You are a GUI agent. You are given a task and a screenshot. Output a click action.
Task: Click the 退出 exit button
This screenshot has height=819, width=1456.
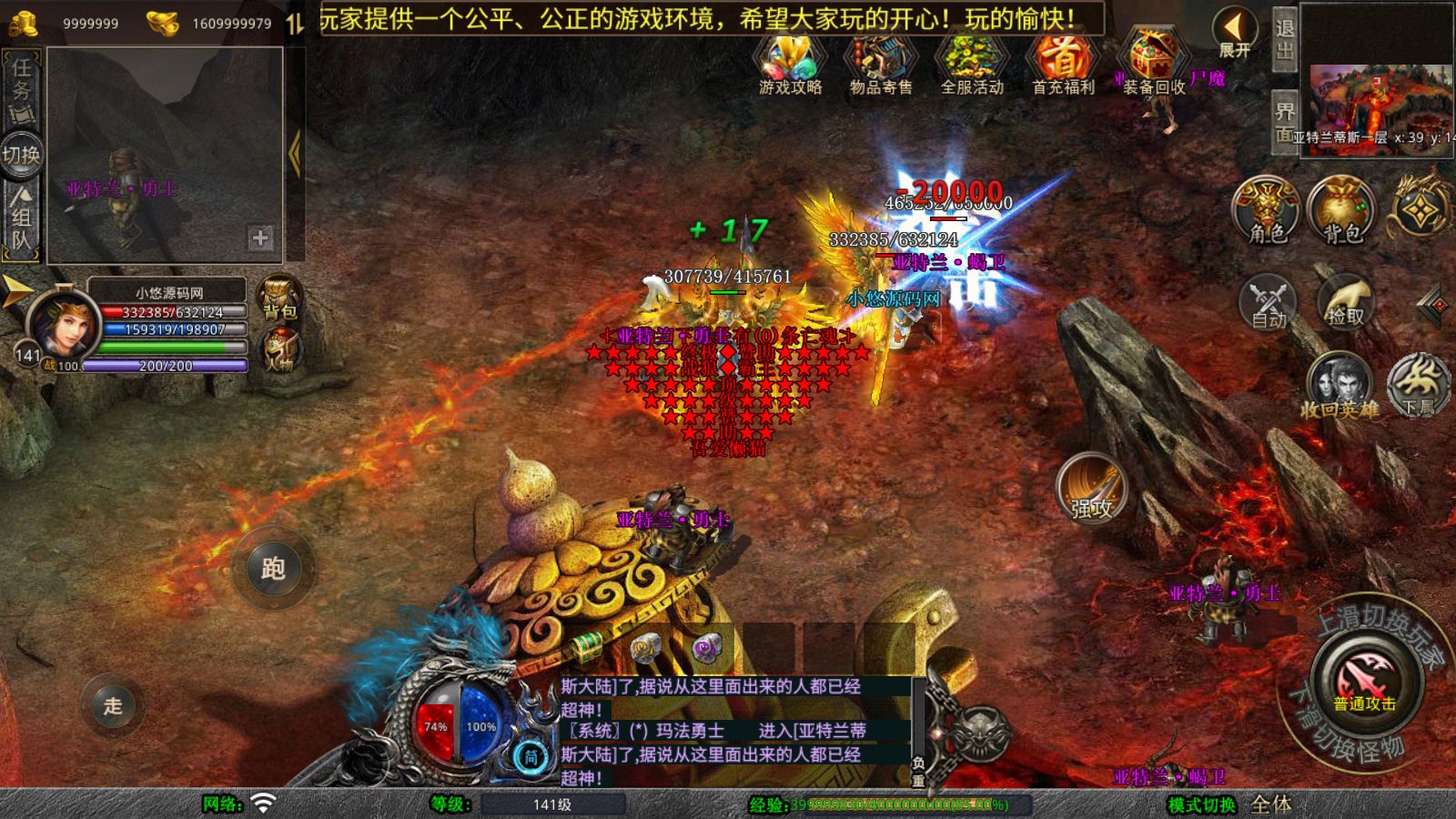click(x=1284, y=40)
